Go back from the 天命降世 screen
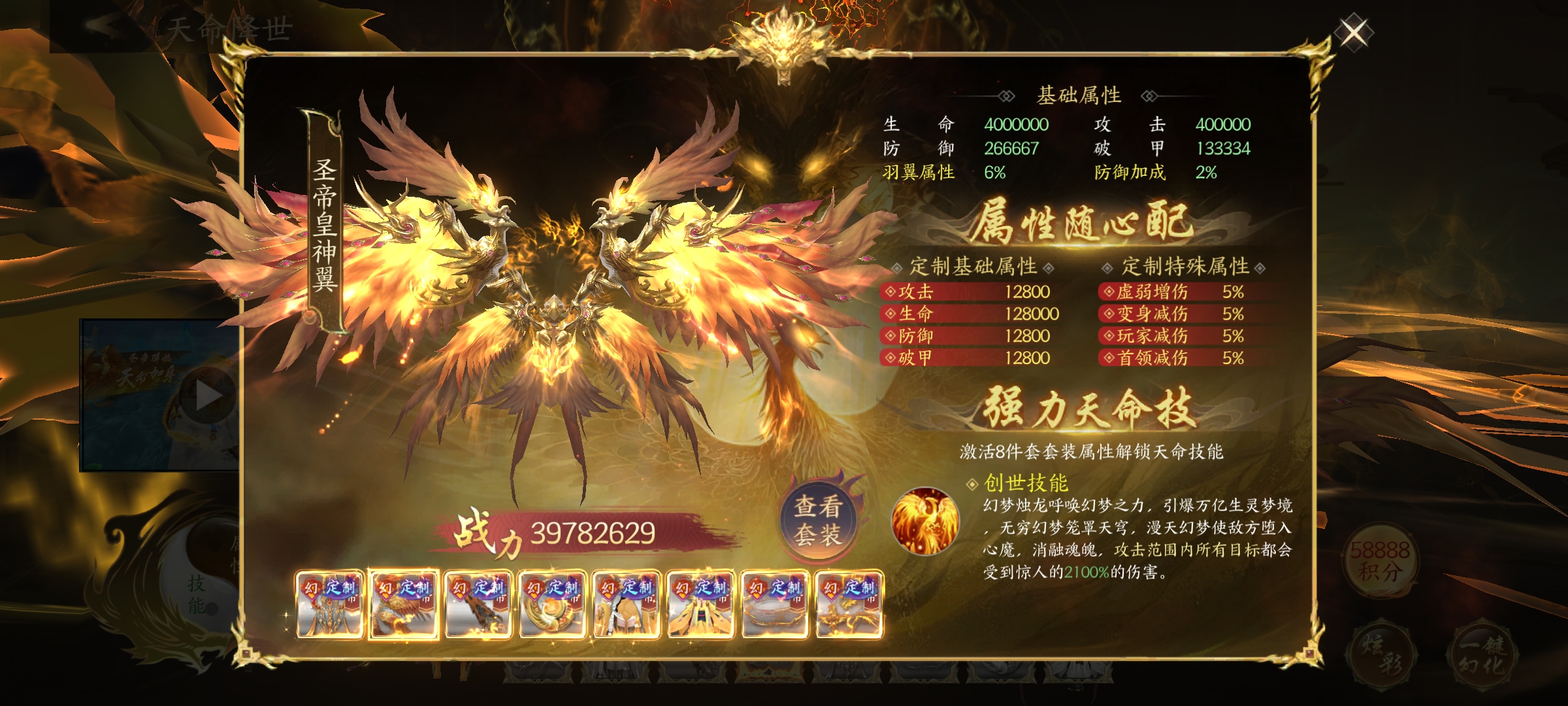1568x706 pixels. tap(103, 27)
